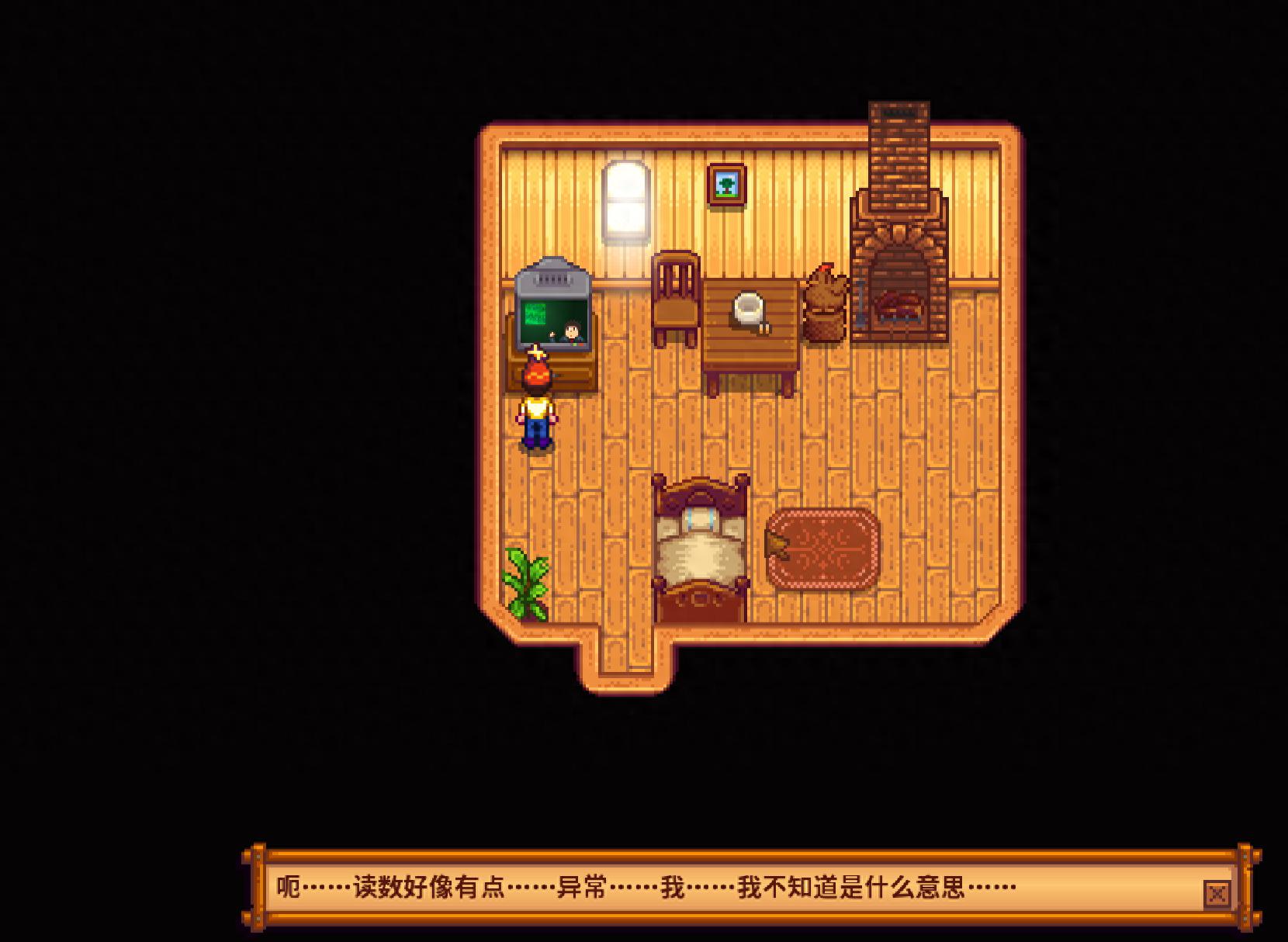Click the small decoration lying on the rug
1288x942 pixels.
click(x=776, y=543)
